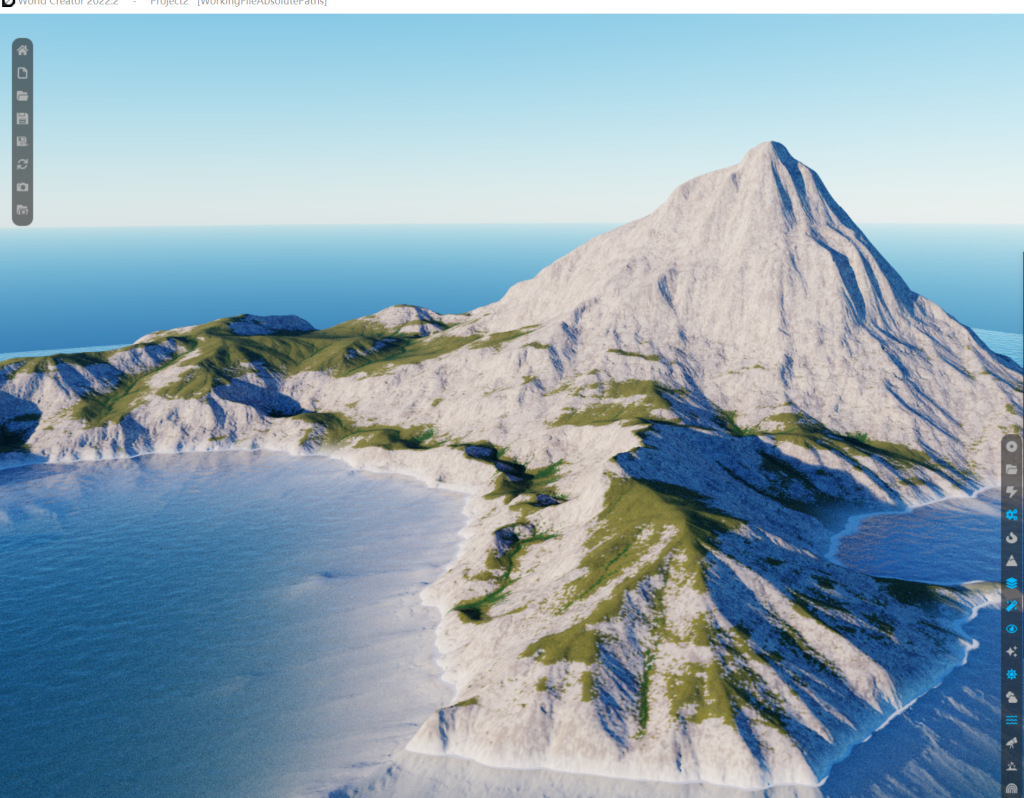
Task: Click the home icon in the left toolbar
Action: click(x=23, y=50)
